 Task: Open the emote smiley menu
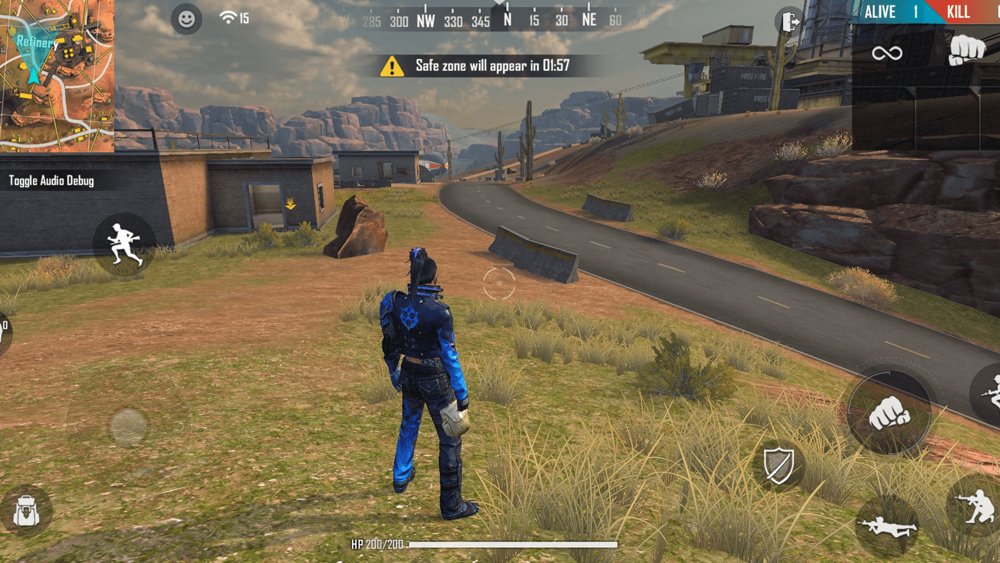[x=186, y=19]
